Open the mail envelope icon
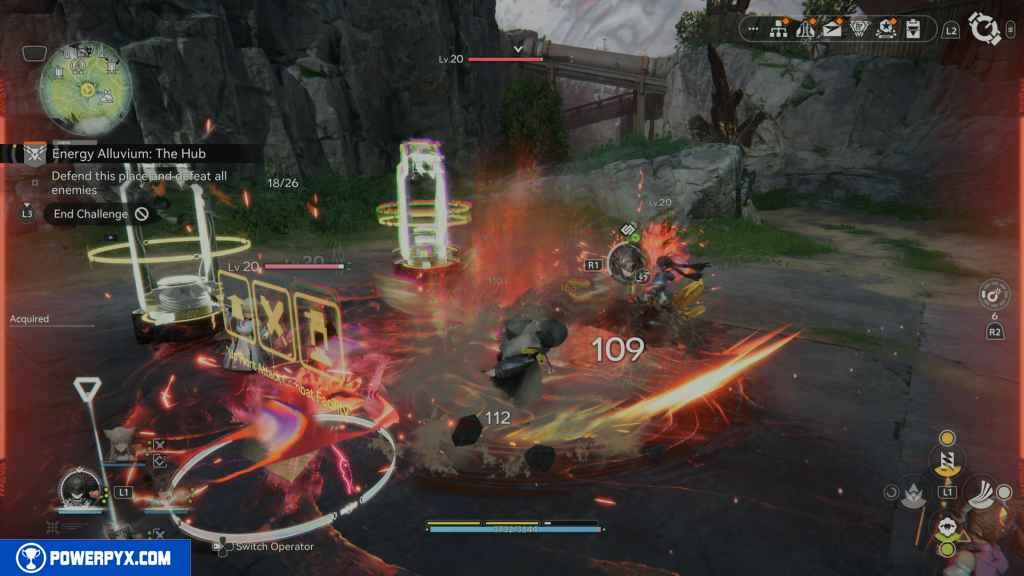The width and height of the screenshot is (1024, 576). pos(833,30)
